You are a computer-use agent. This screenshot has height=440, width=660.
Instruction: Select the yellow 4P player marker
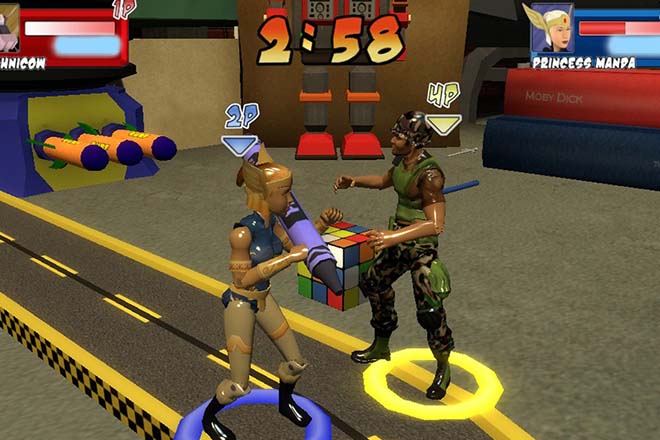click(442, 108)
